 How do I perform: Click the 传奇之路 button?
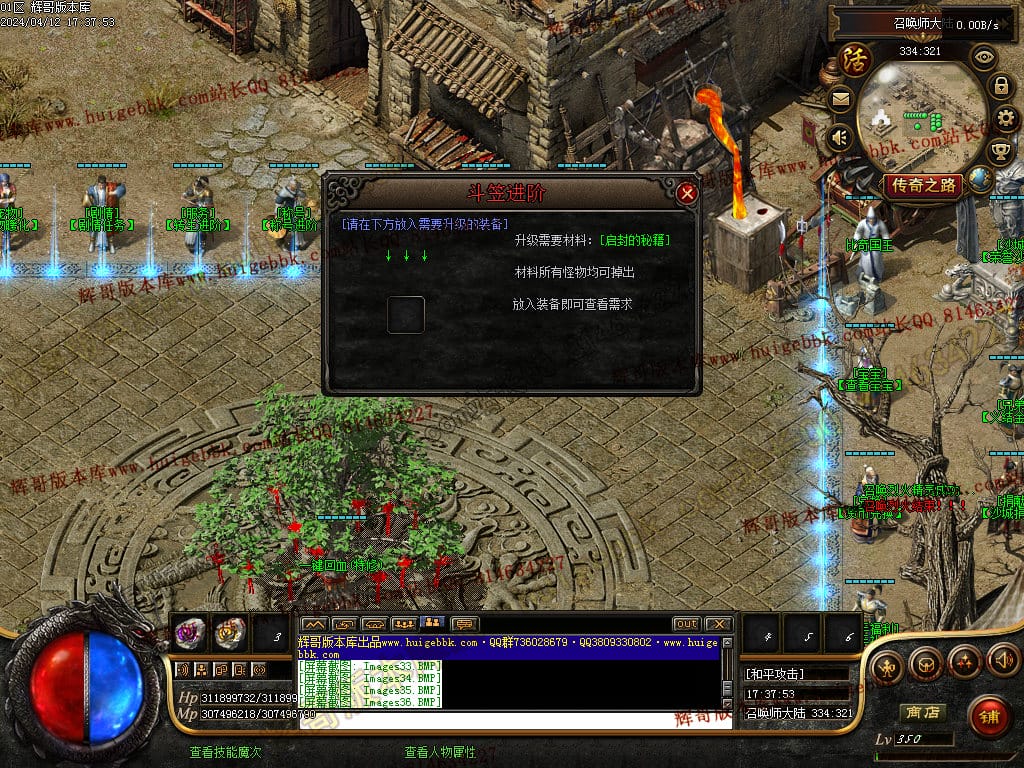pos(922,185)
